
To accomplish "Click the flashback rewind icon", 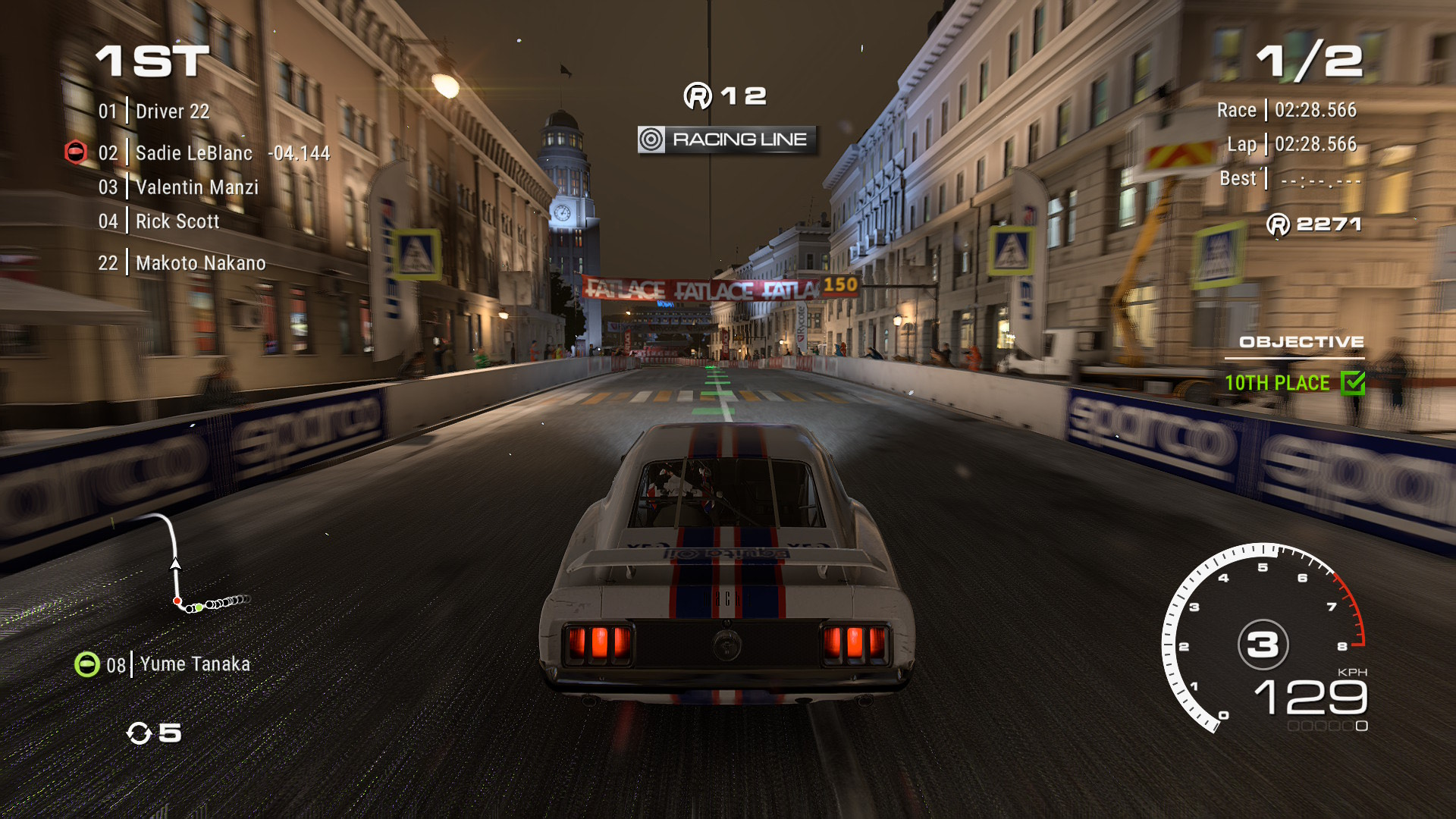I will coord(140,733).
